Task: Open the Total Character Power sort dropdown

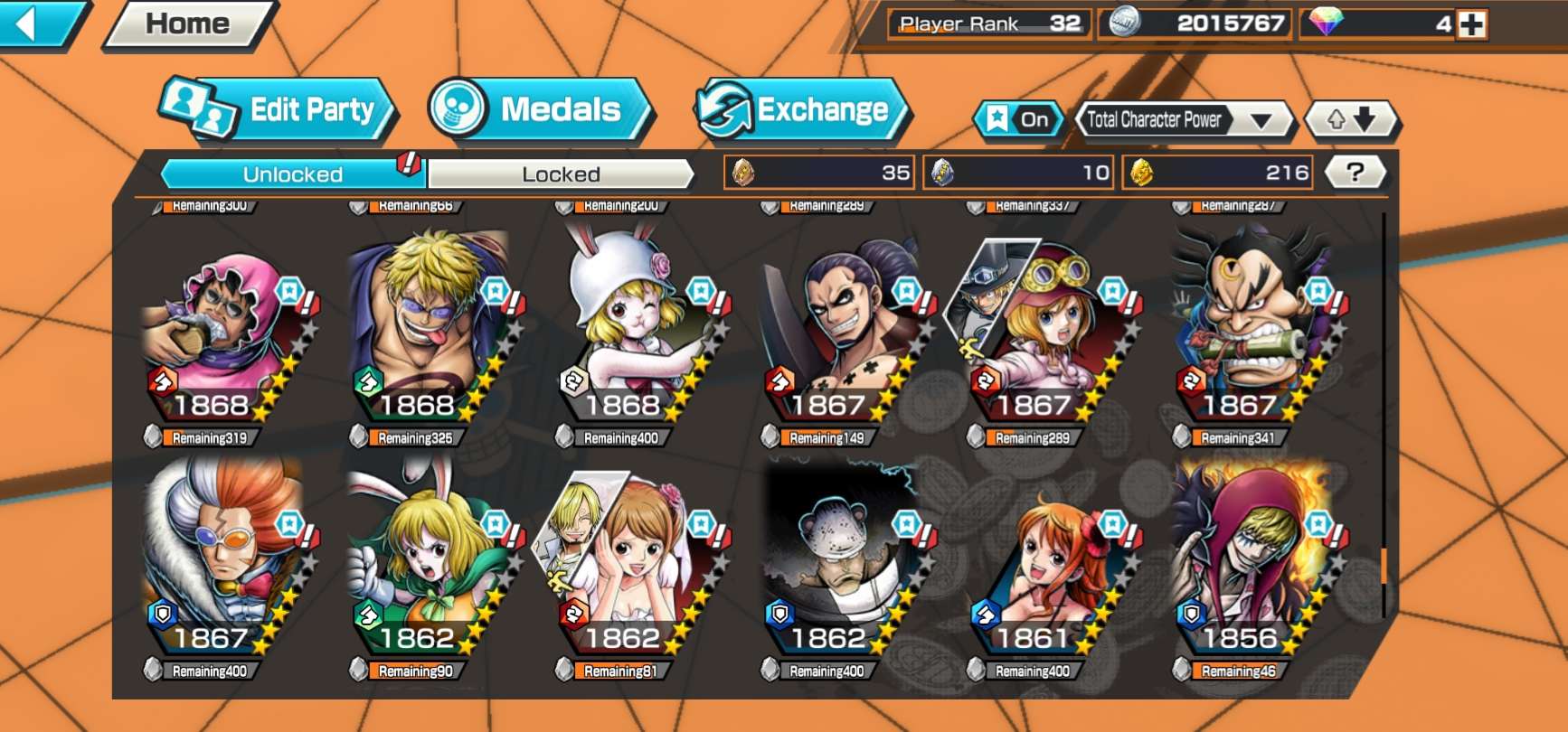Action: click(x=1184, y=119)
